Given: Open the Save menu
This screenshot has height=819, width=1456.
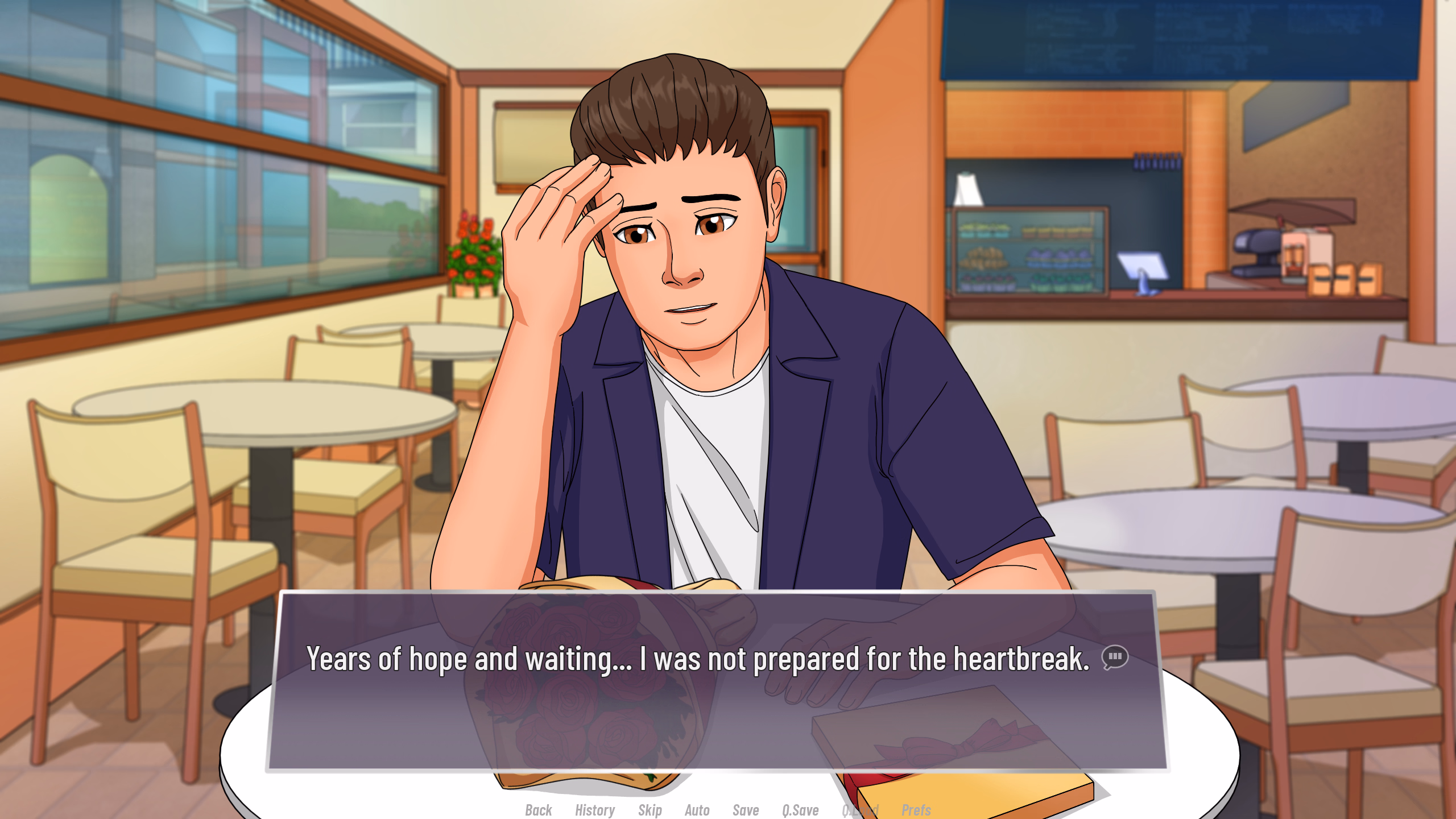Looking at the screenshot, I should (x=745, y=809).
